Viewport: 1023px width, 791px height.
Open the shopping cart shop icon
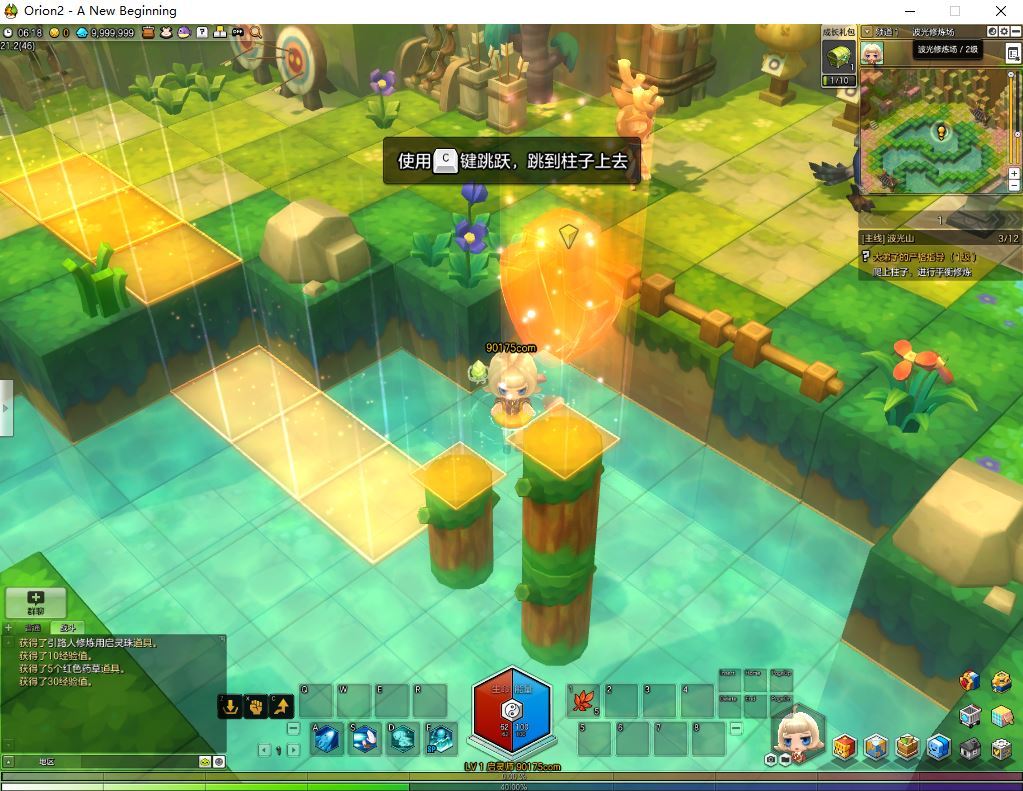point(970,716)
